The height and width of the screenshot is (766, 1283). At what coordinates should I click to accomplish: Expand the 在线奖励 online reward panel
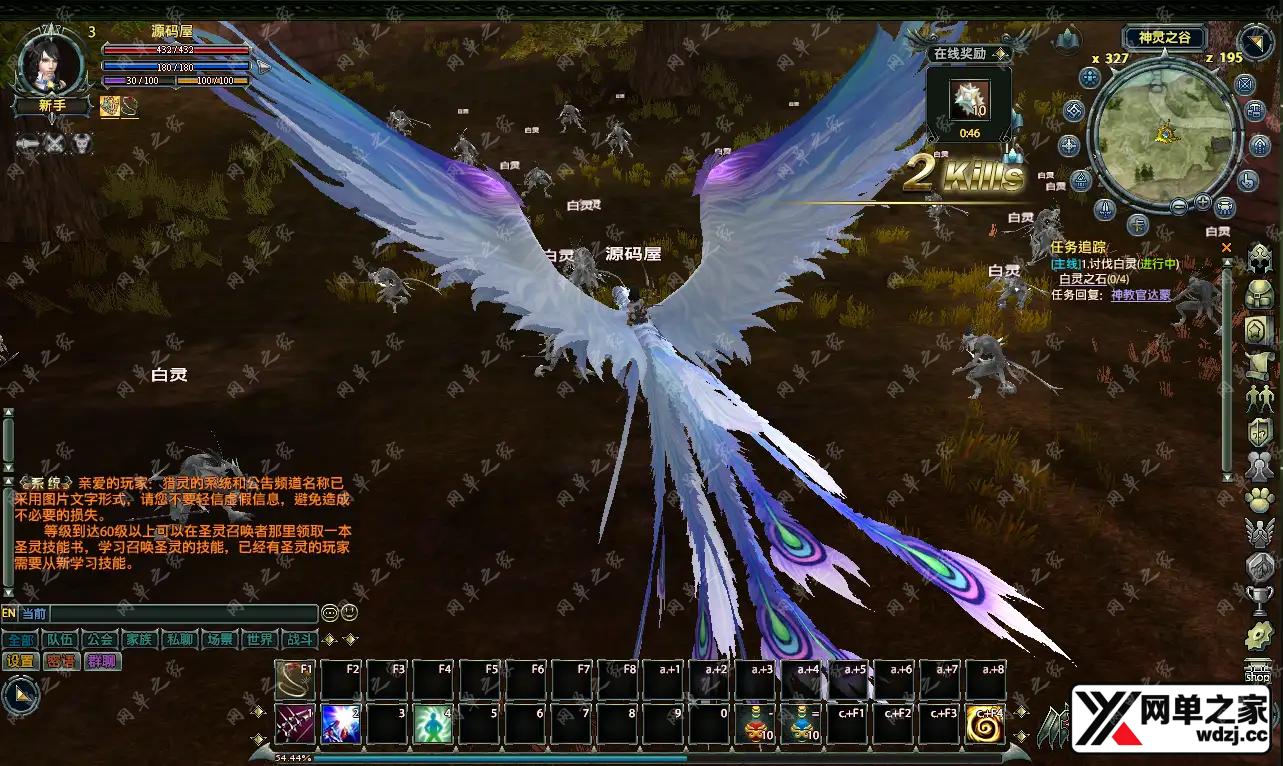1001,54
